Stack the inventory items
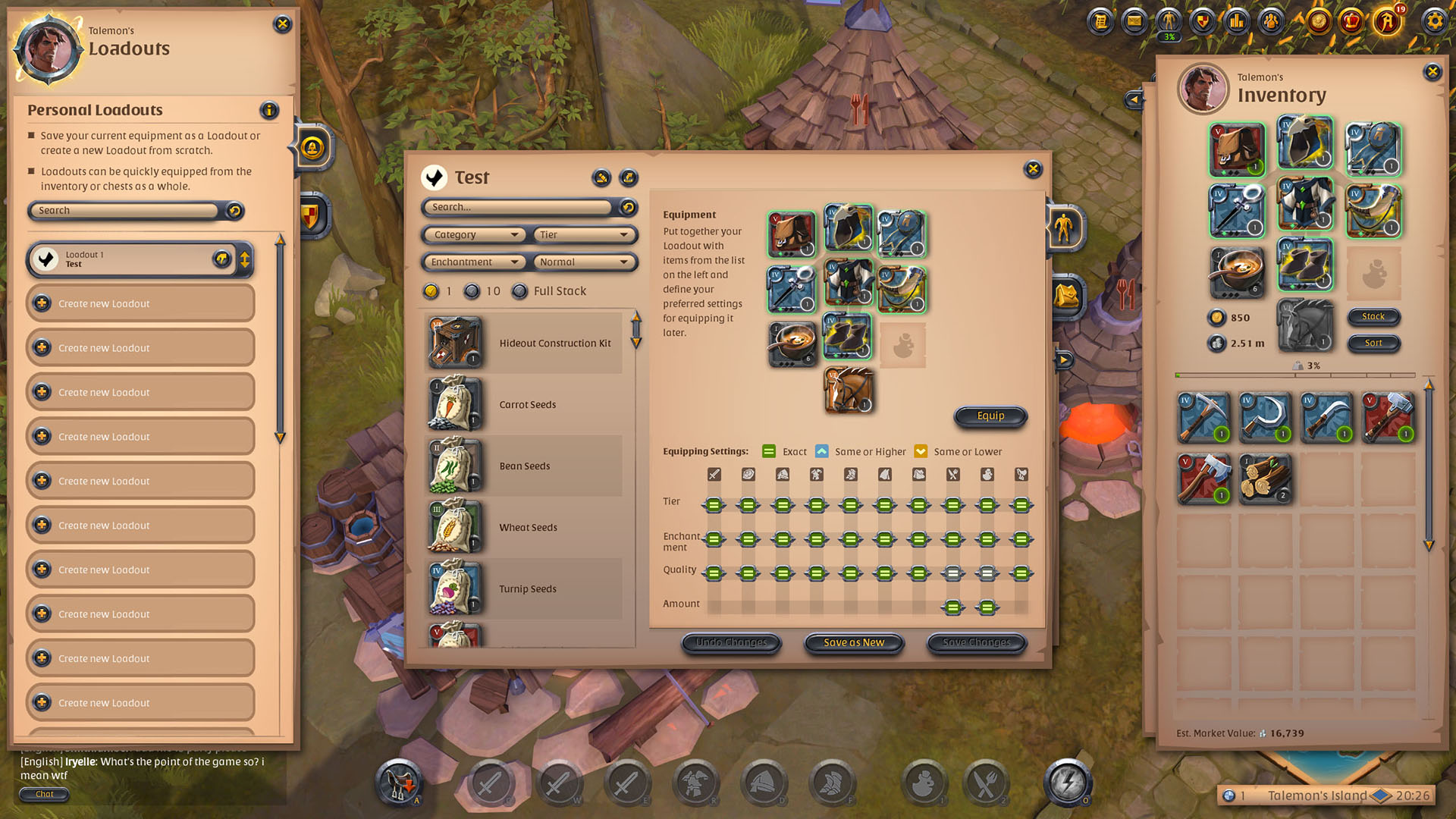 point(1373,316)
